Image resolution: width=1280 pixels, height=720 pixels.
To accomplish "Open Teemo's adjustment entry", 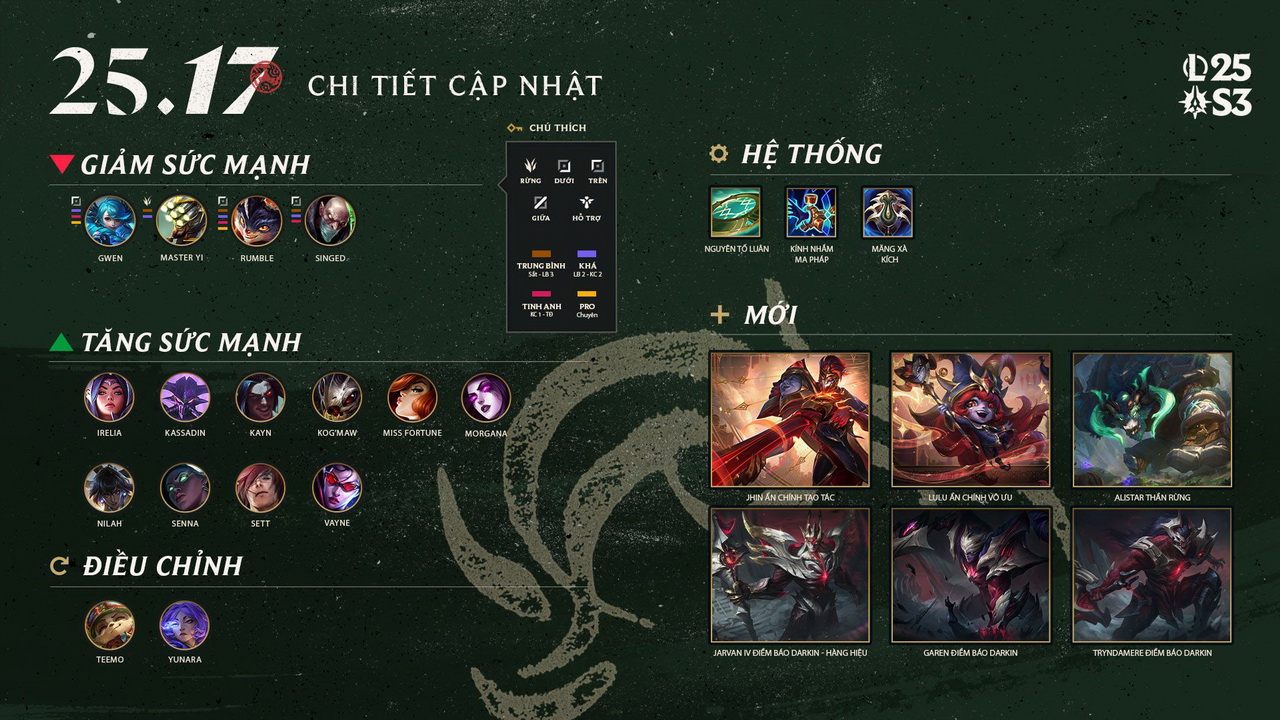I will click(110, 625).
